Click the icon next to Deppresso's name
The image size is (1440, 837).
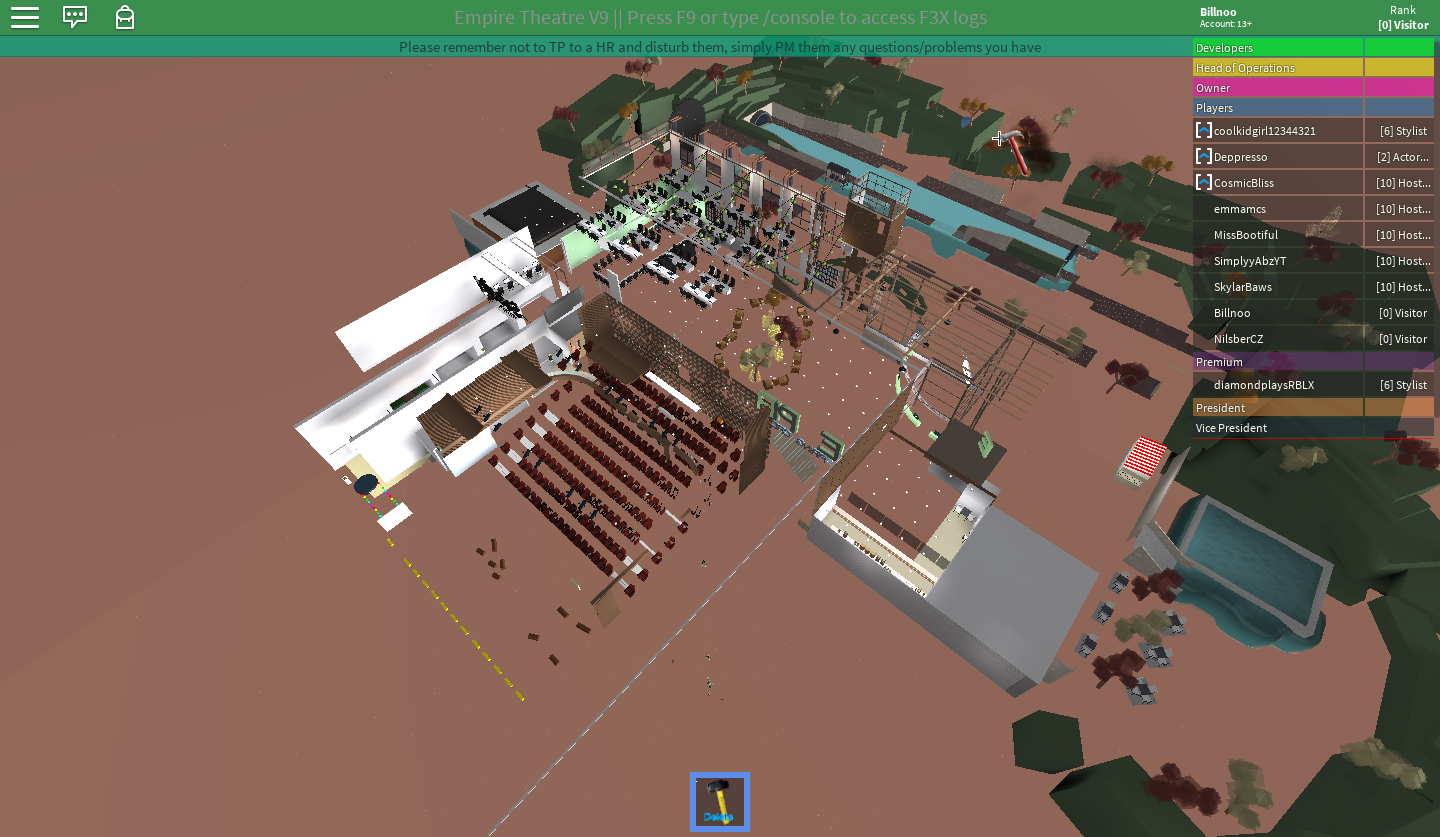1203,156
